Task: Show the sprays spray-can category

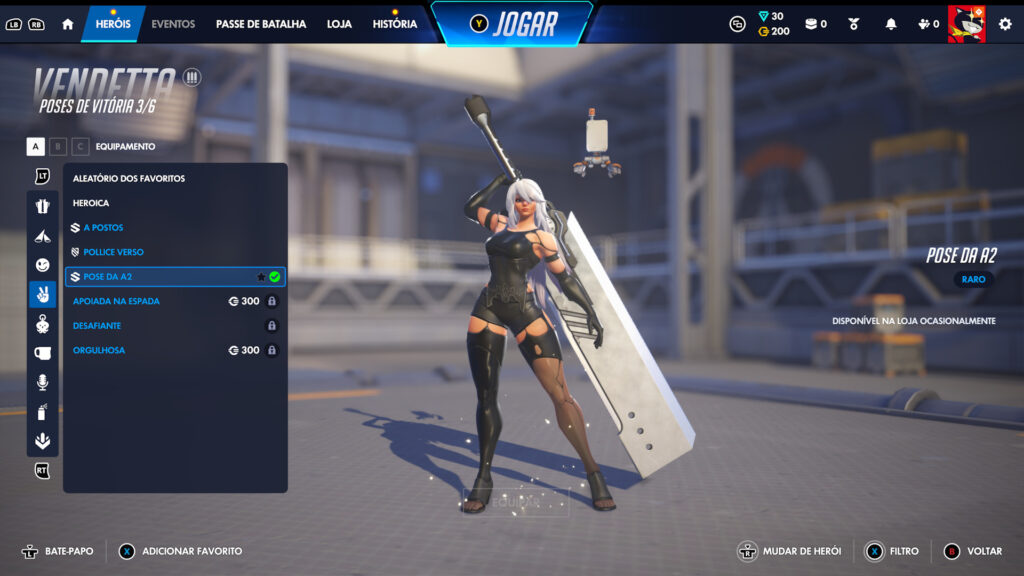Action: pyautogui.click(x=42, y=411)
